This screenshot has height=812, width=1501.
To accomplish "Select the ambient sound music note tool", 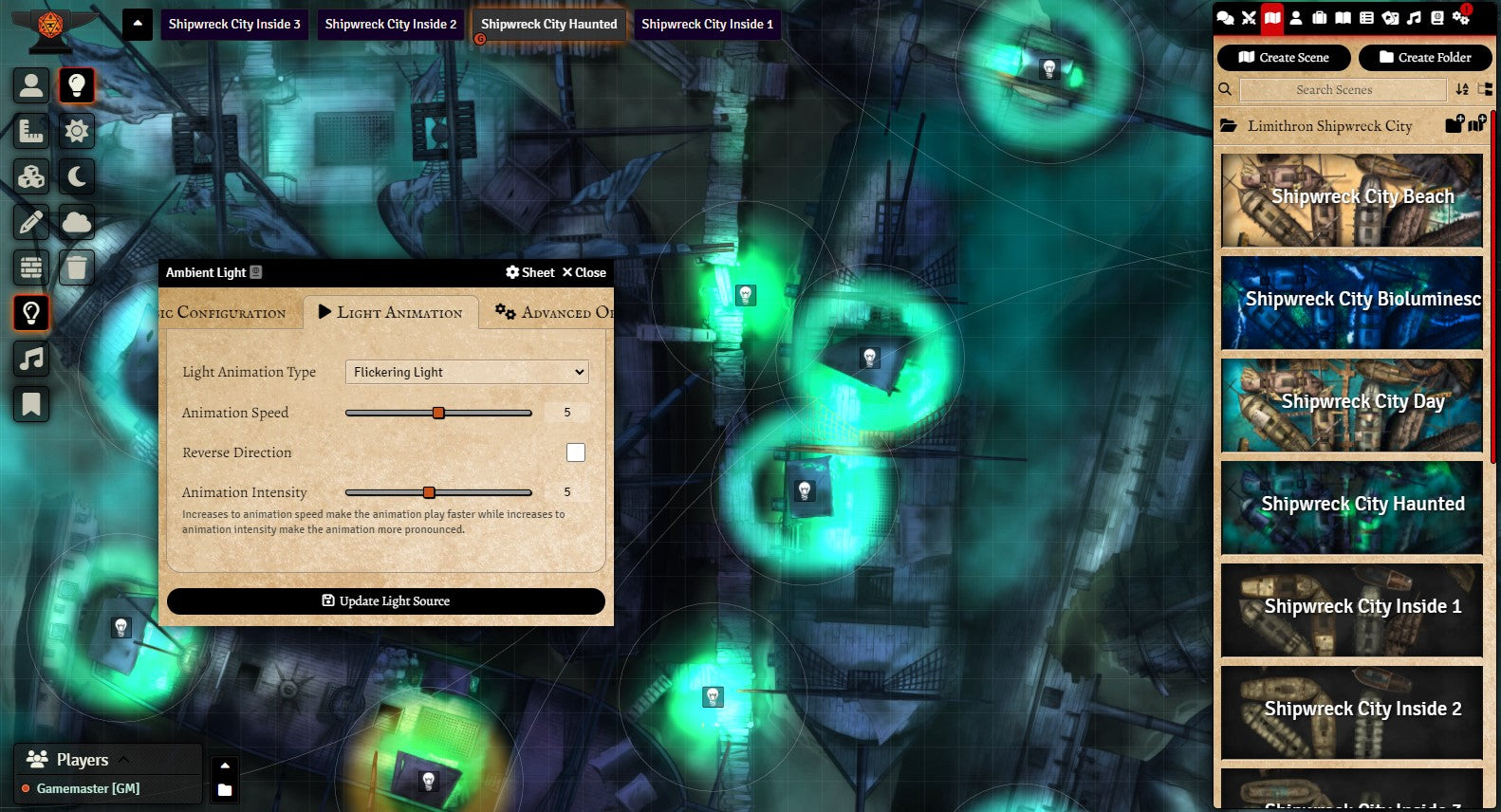I will (x=31, y=359).
